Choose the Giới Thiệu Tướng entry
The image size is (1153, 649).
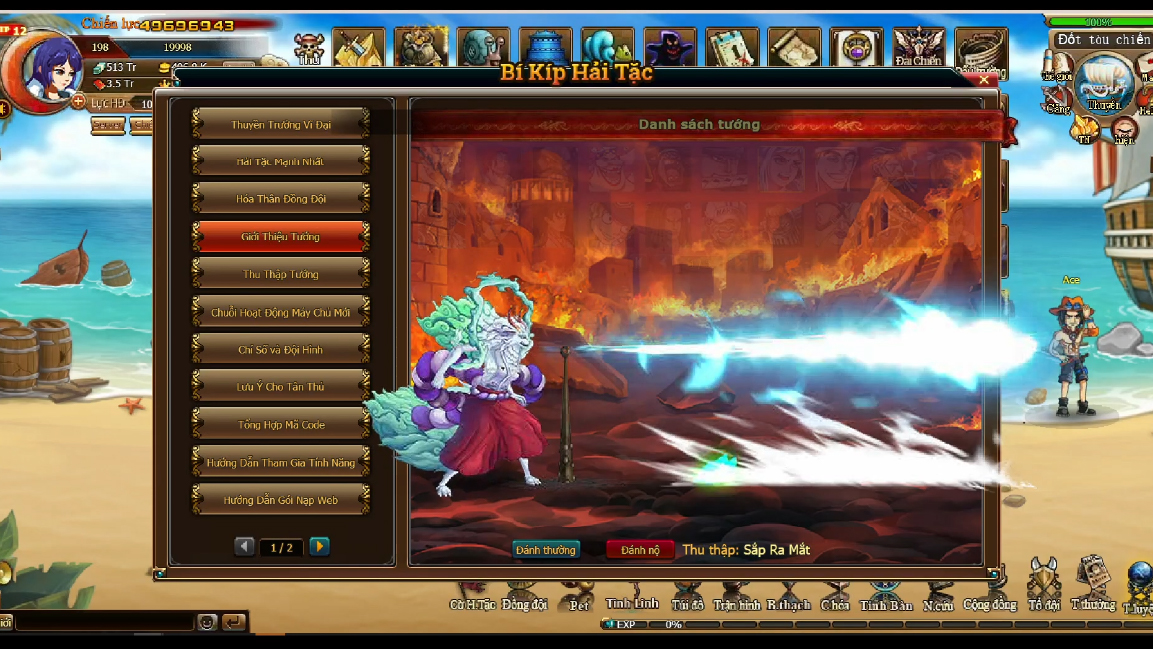281,237
